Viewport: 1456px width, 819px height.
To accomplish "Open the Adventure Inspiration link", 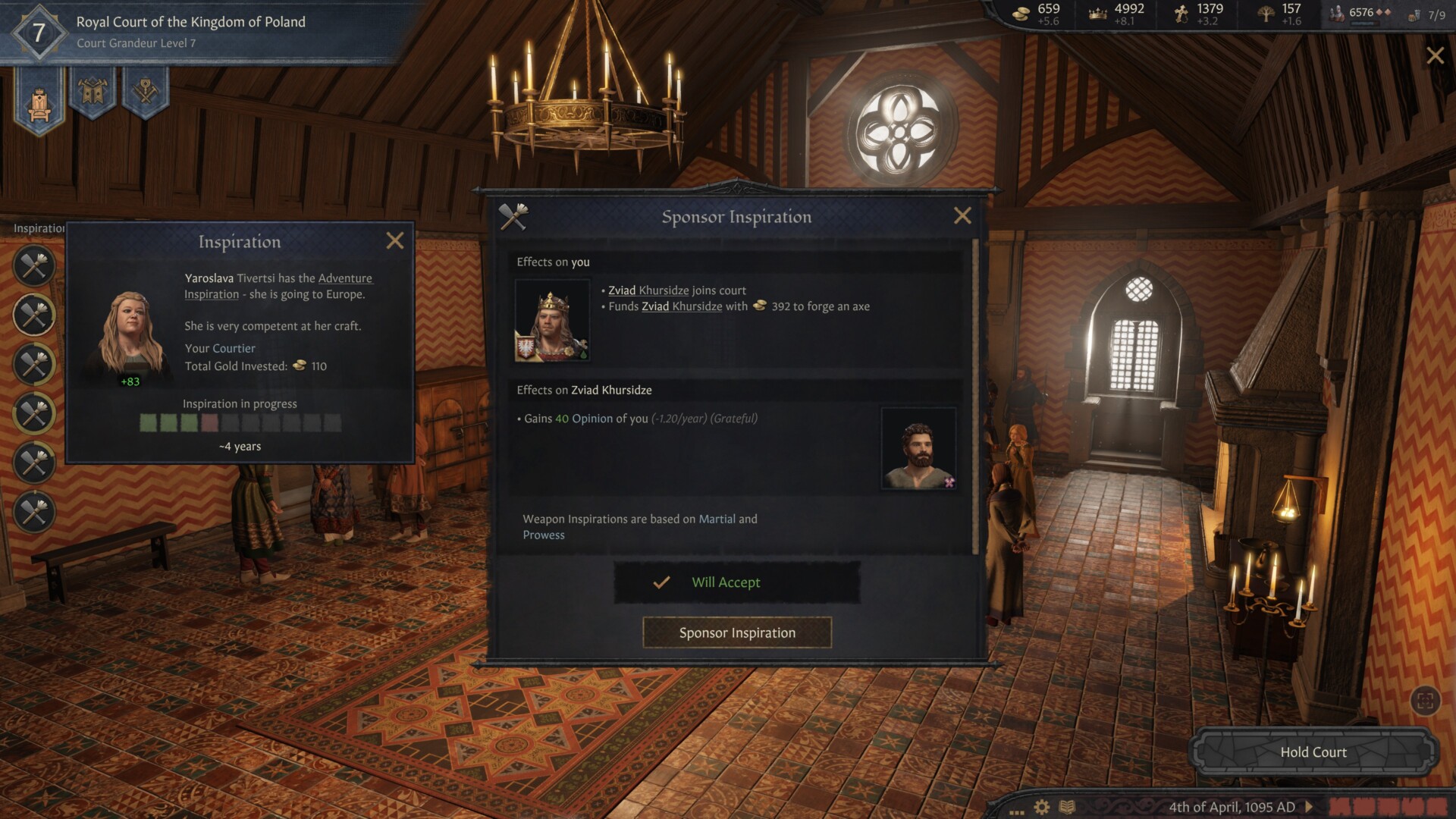I will pyautogui.click(x=345, y=278).
